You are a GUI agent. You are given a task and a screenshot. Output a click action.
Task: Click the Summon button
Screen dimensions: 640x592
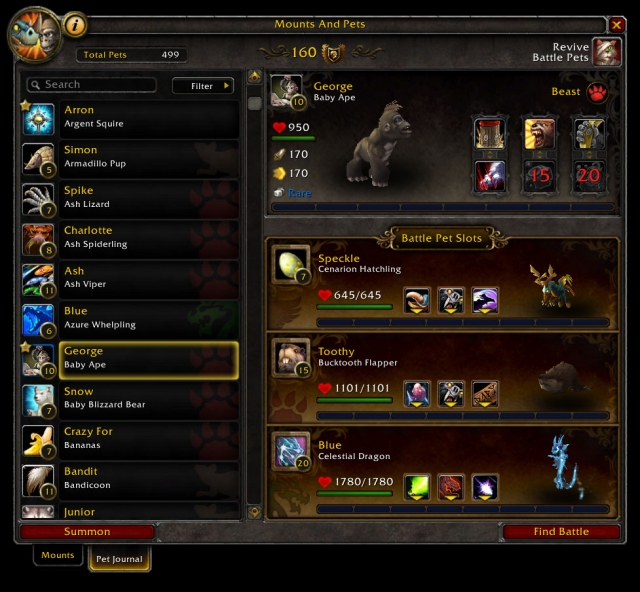pos(88,532)
